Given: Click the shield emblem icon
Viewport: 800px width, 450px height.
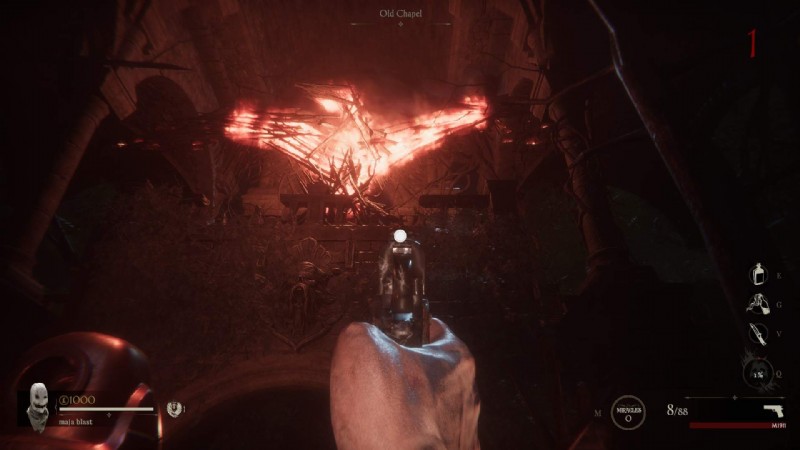Looking at the screenshot, I should point(174,408).
